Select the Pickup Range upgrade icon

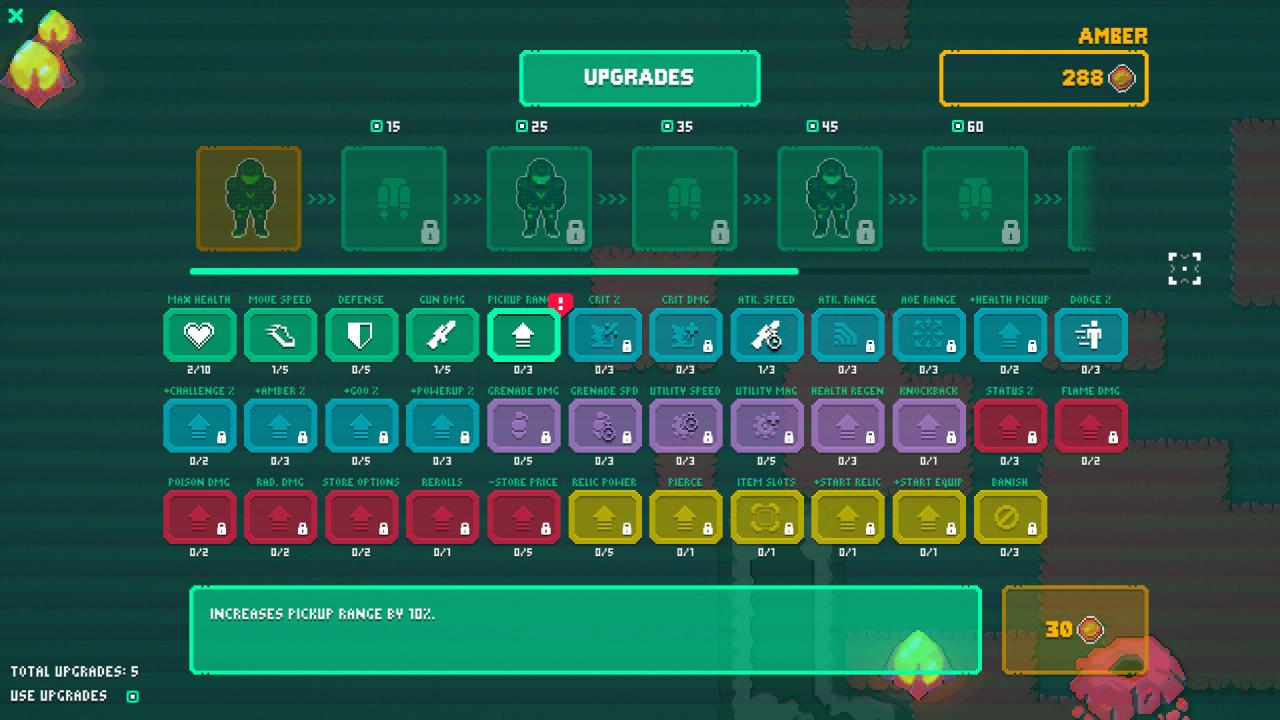click(523, 335)
